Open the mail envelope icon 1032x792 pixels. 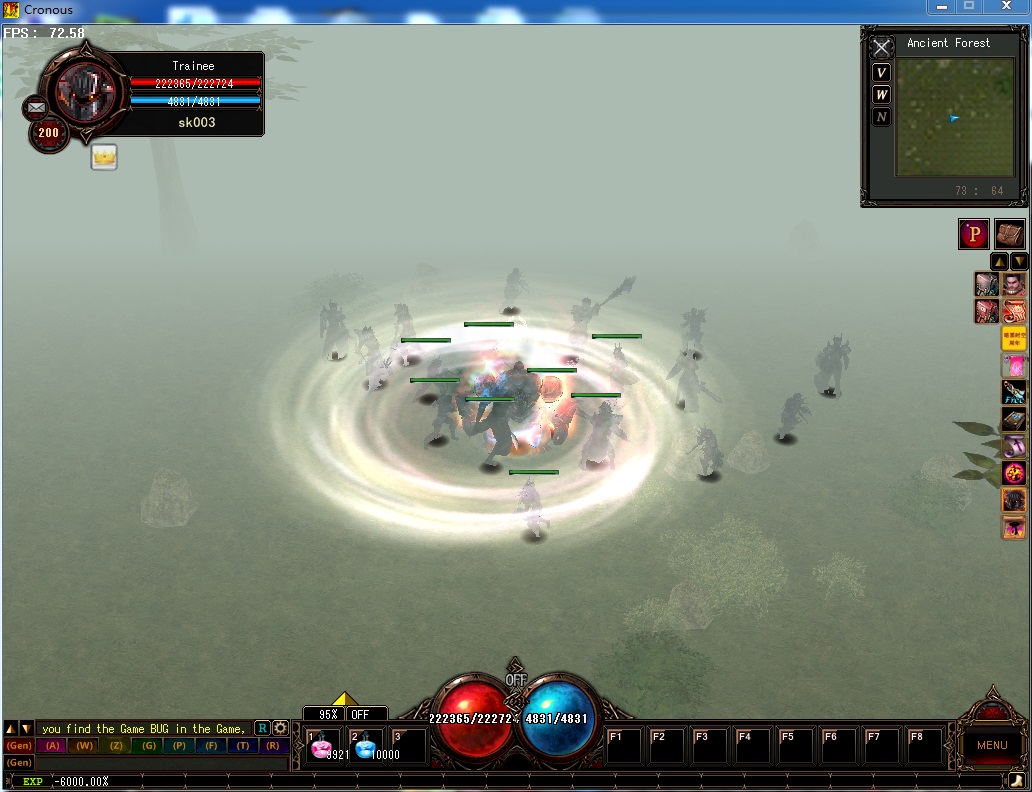click(x=36, y=107)
